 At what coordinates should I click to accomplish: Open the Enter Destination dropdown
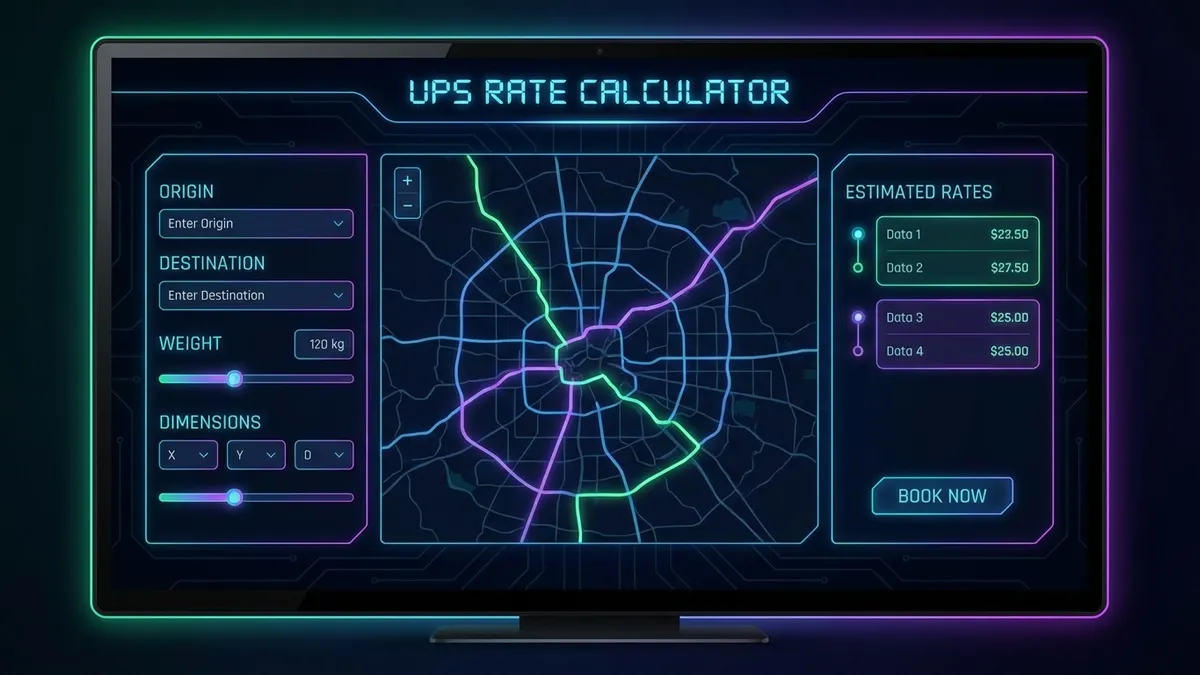[x=255, y=296]
